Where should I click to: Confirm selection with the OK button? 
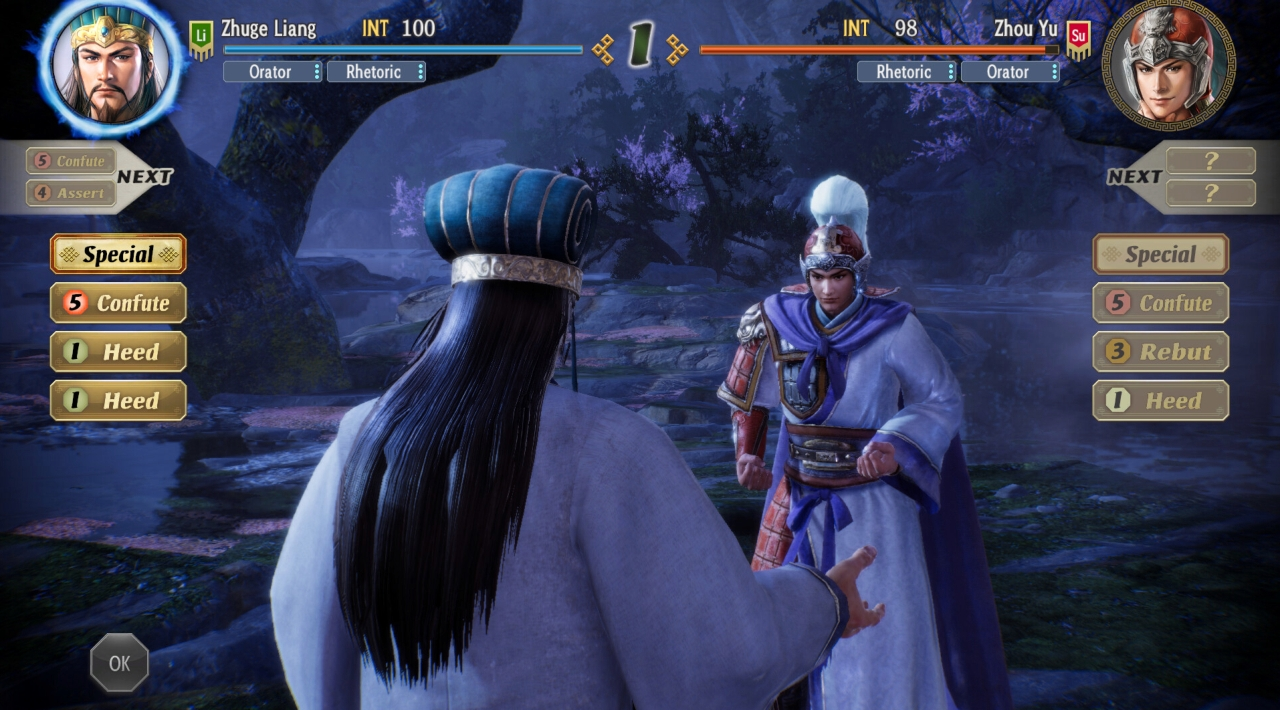pyautogui.click(x=119, y=662)
